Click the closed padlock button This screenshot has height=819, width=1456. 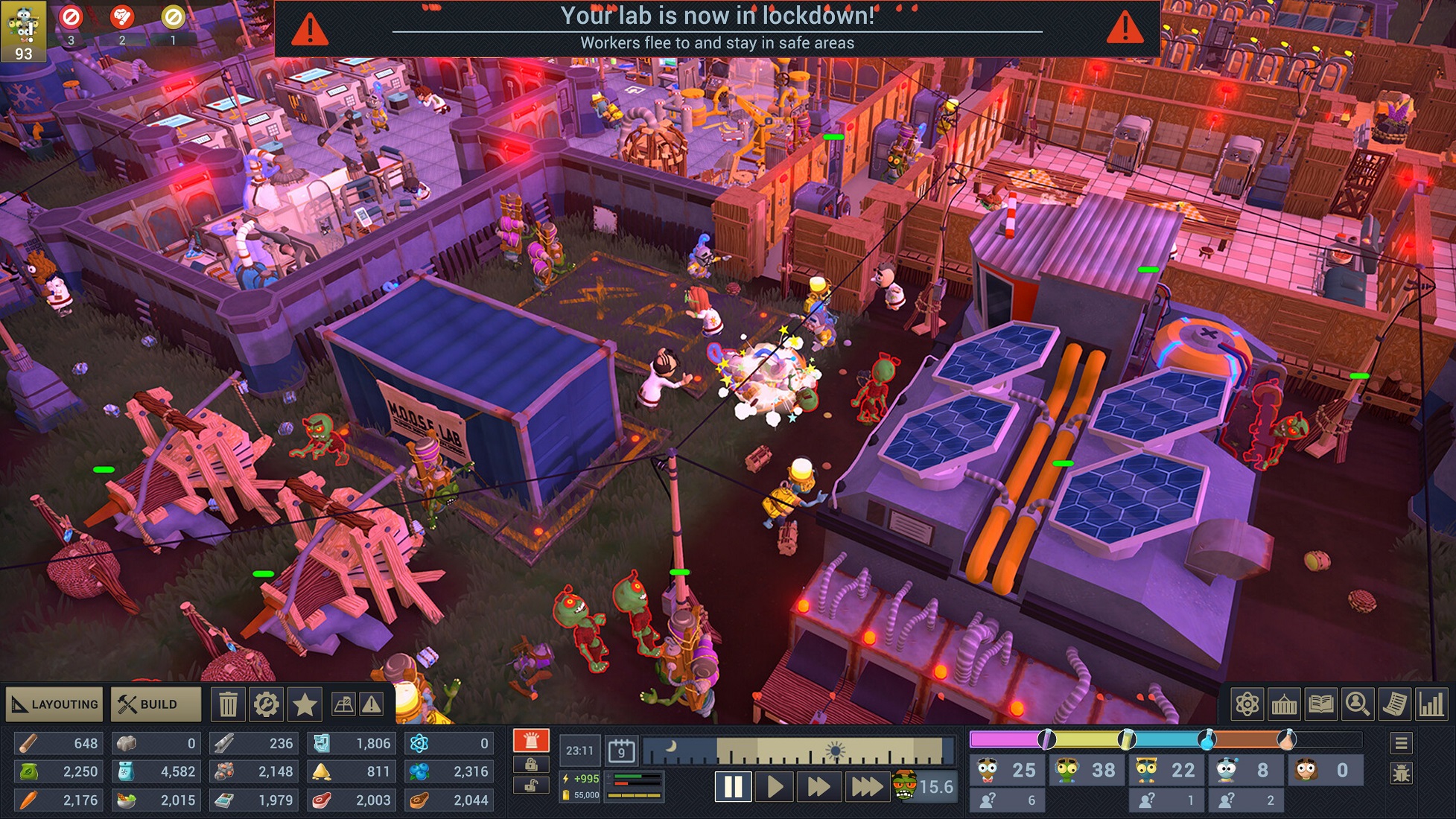click(x=531, y=764)
